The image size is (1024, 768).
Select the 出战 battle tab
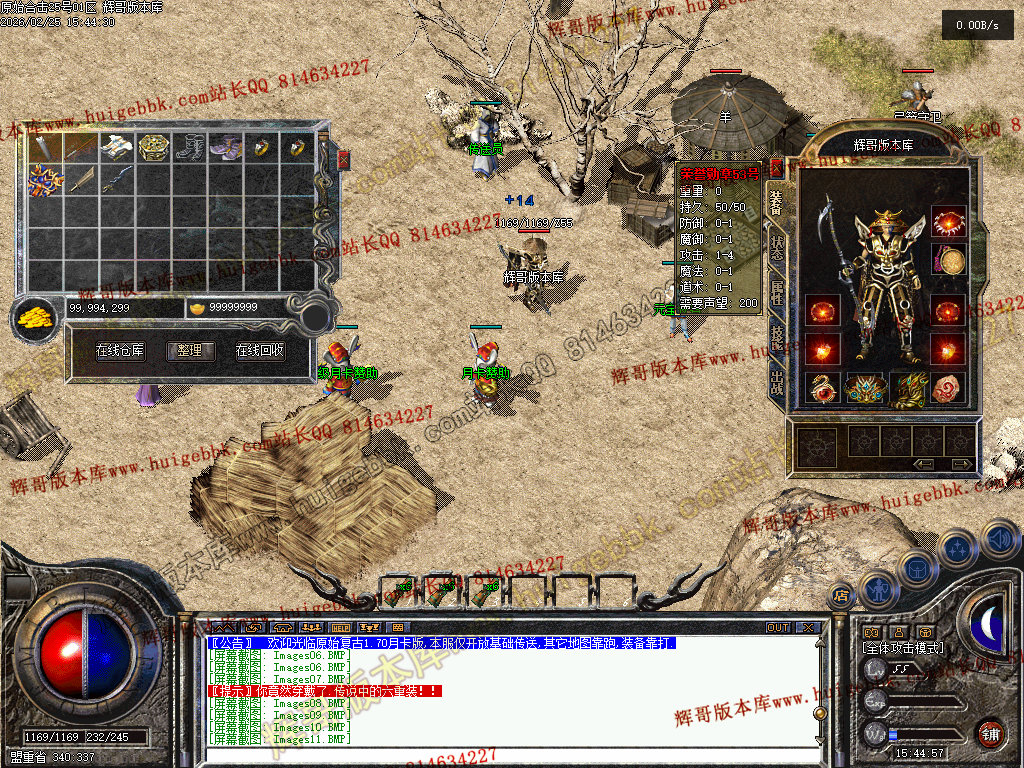click(x=777, y=381)
